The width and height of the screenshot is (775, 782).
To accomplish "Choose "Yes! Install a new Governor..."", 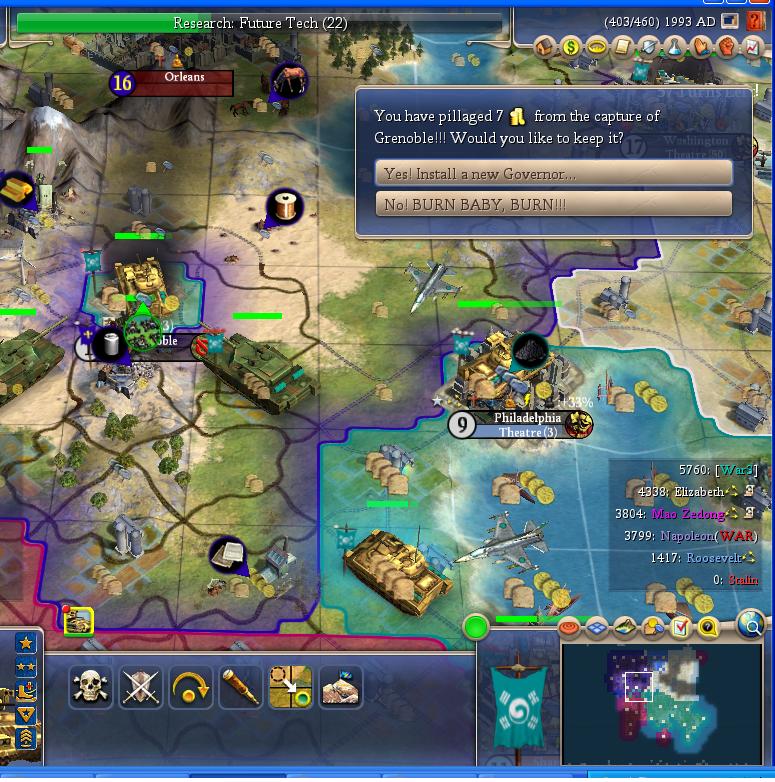I will coord(553,173).
